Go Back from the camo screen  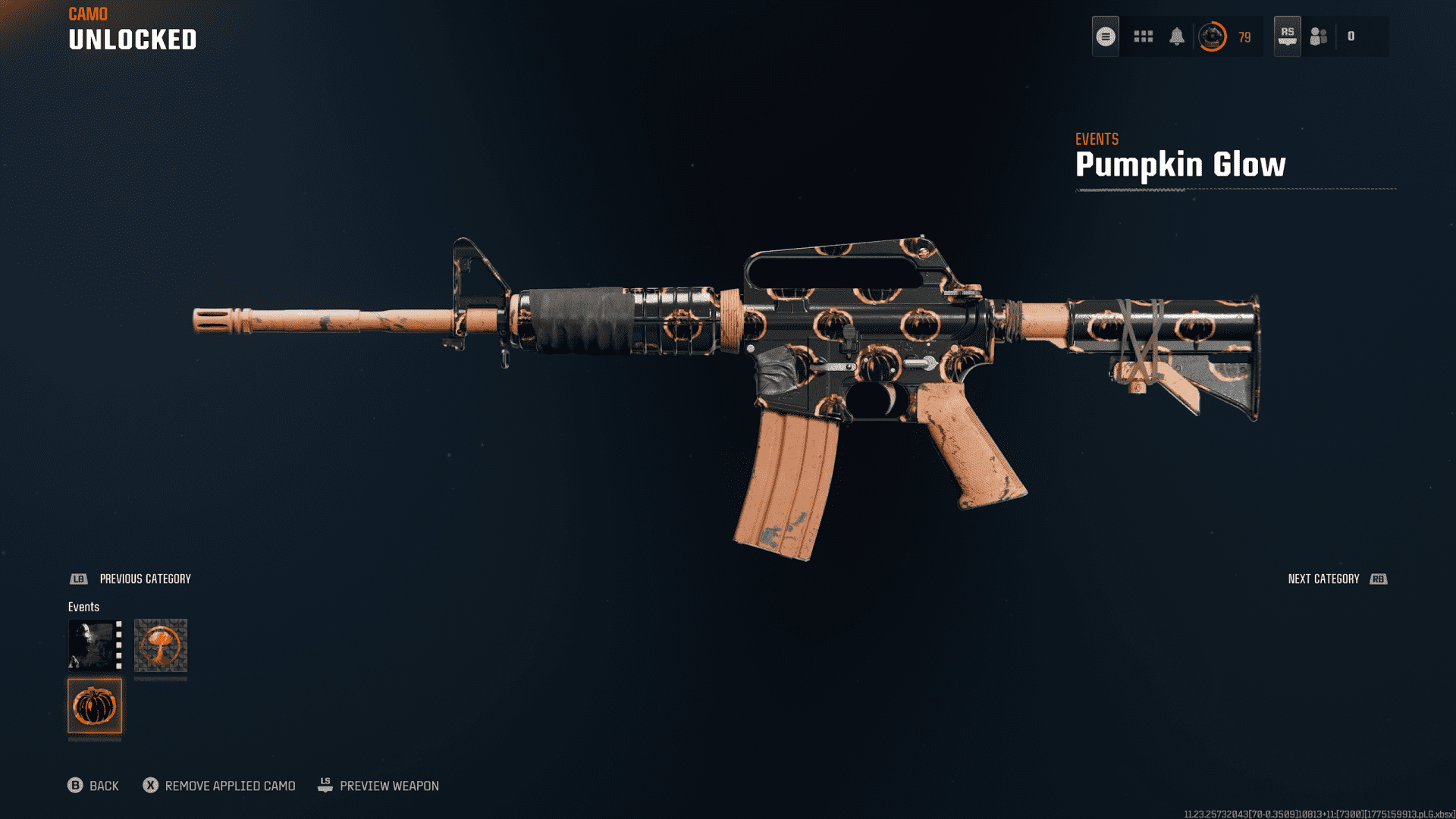[x=93, y=786]
